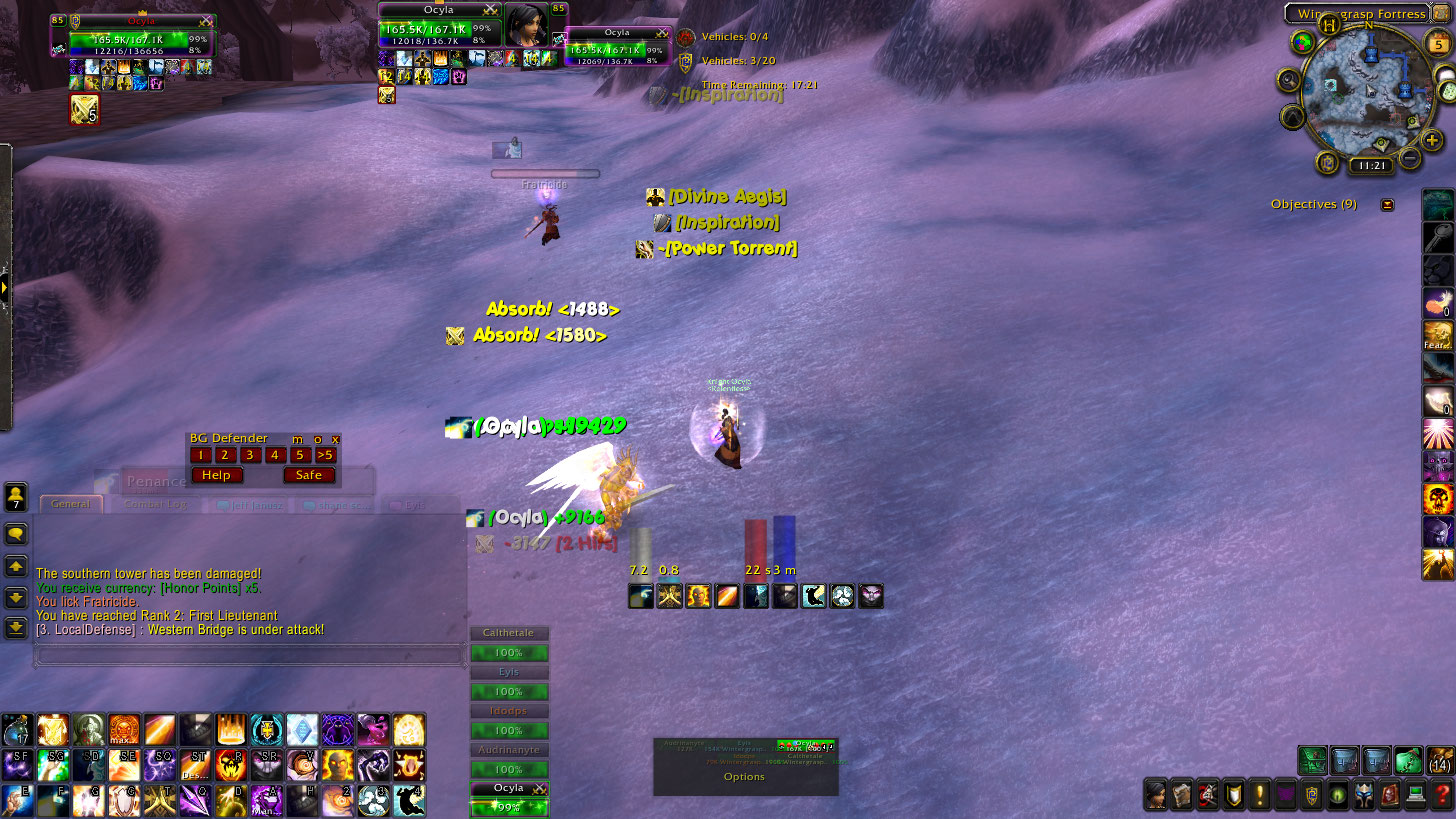1456x819 pixels.
Task: Open the game menu computer icon
Action: [x=1415, y=795]
